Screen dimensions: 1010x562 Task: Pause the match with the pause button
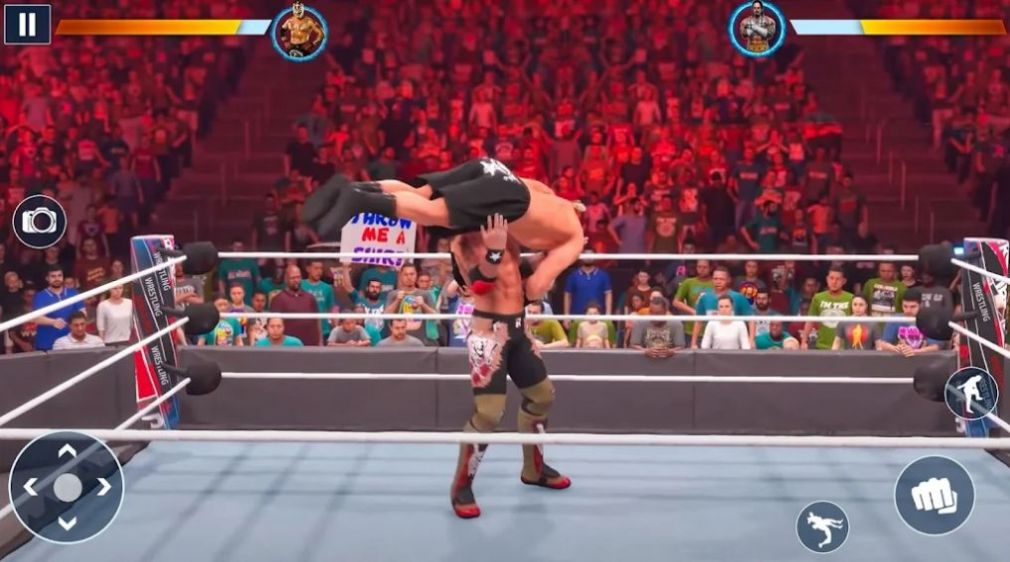[27, 24]
